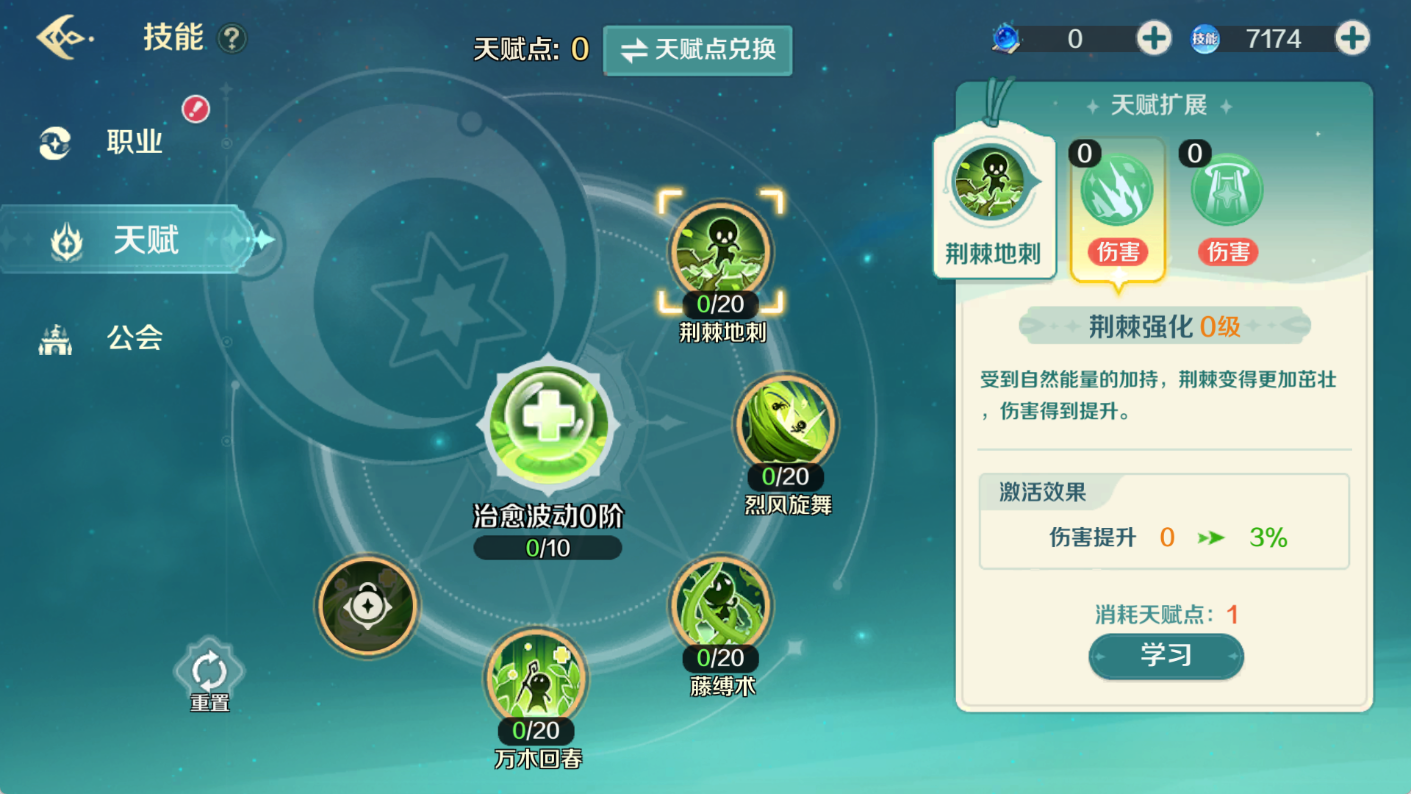Open the skills help question mark
Screen dimensions: 1411x794
pyautogui.click(x=232, y=39)
